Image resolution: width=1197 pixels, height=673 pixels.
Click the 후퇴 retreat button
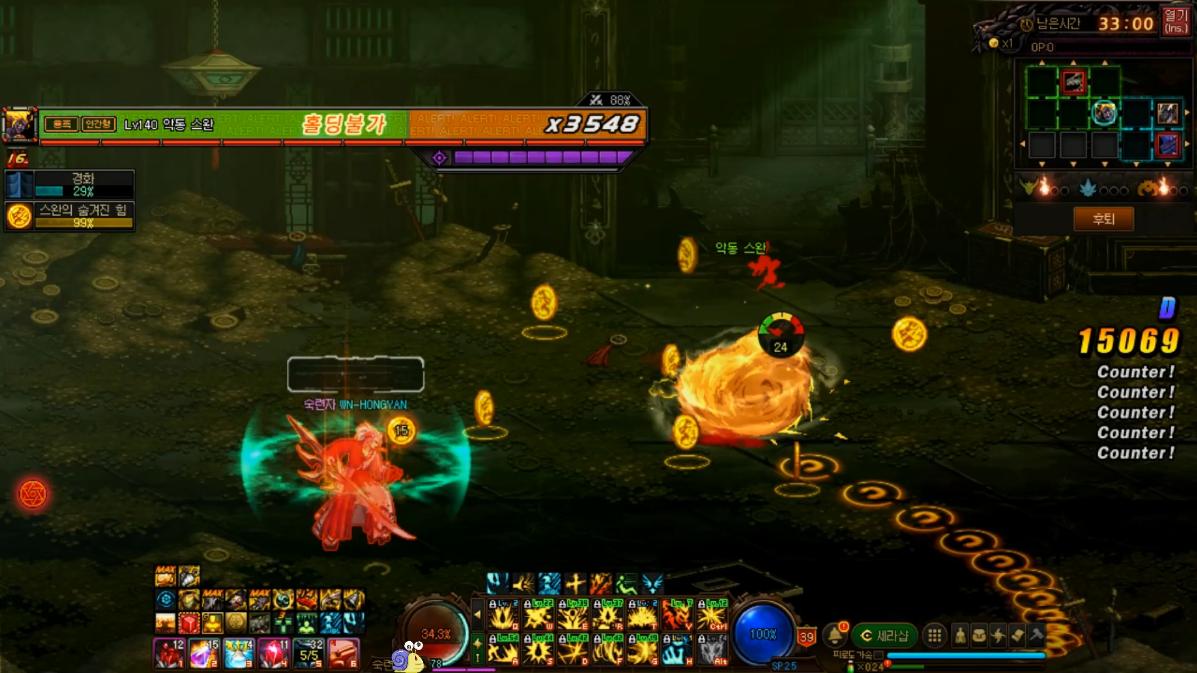[1103, 219]
